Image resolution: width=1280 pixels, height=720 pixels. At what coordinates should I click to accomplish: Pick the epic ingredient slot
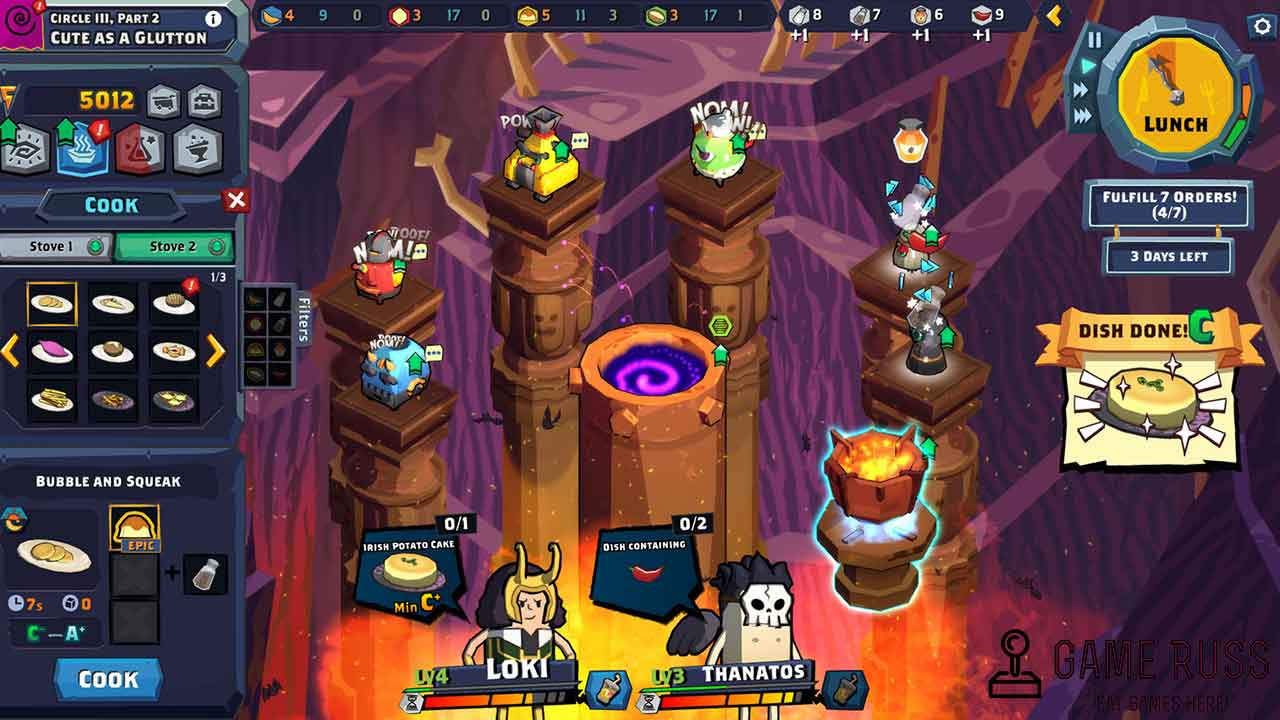point(134,528)
